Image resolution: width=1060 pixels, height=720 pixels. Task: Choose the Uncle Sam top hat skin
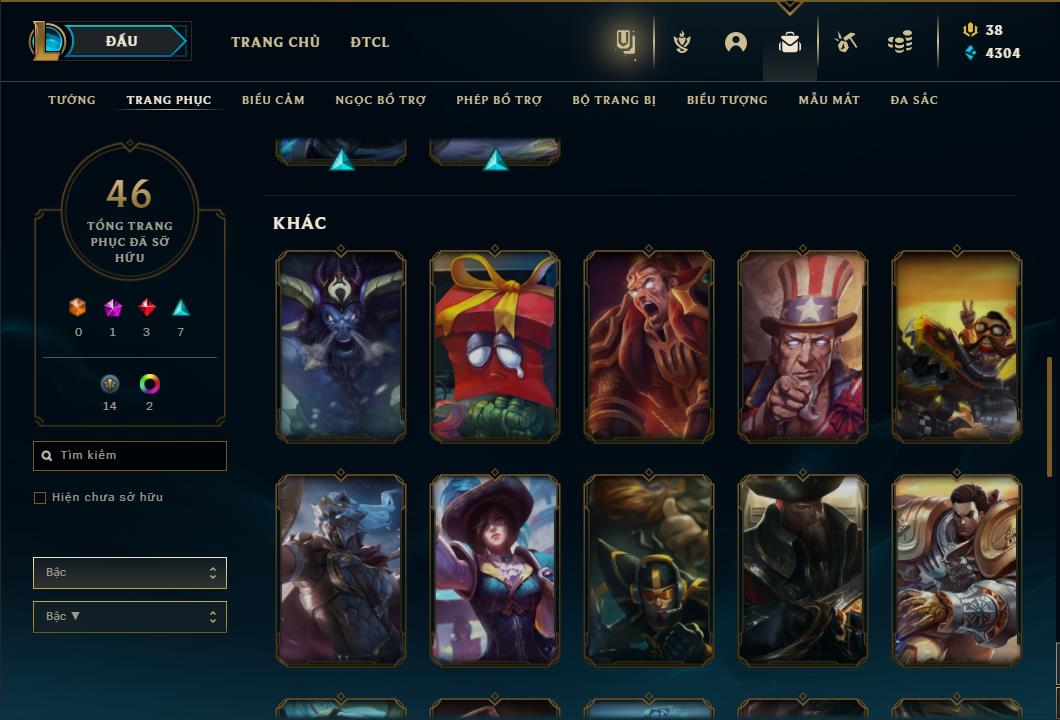click(x=803, y=346)
